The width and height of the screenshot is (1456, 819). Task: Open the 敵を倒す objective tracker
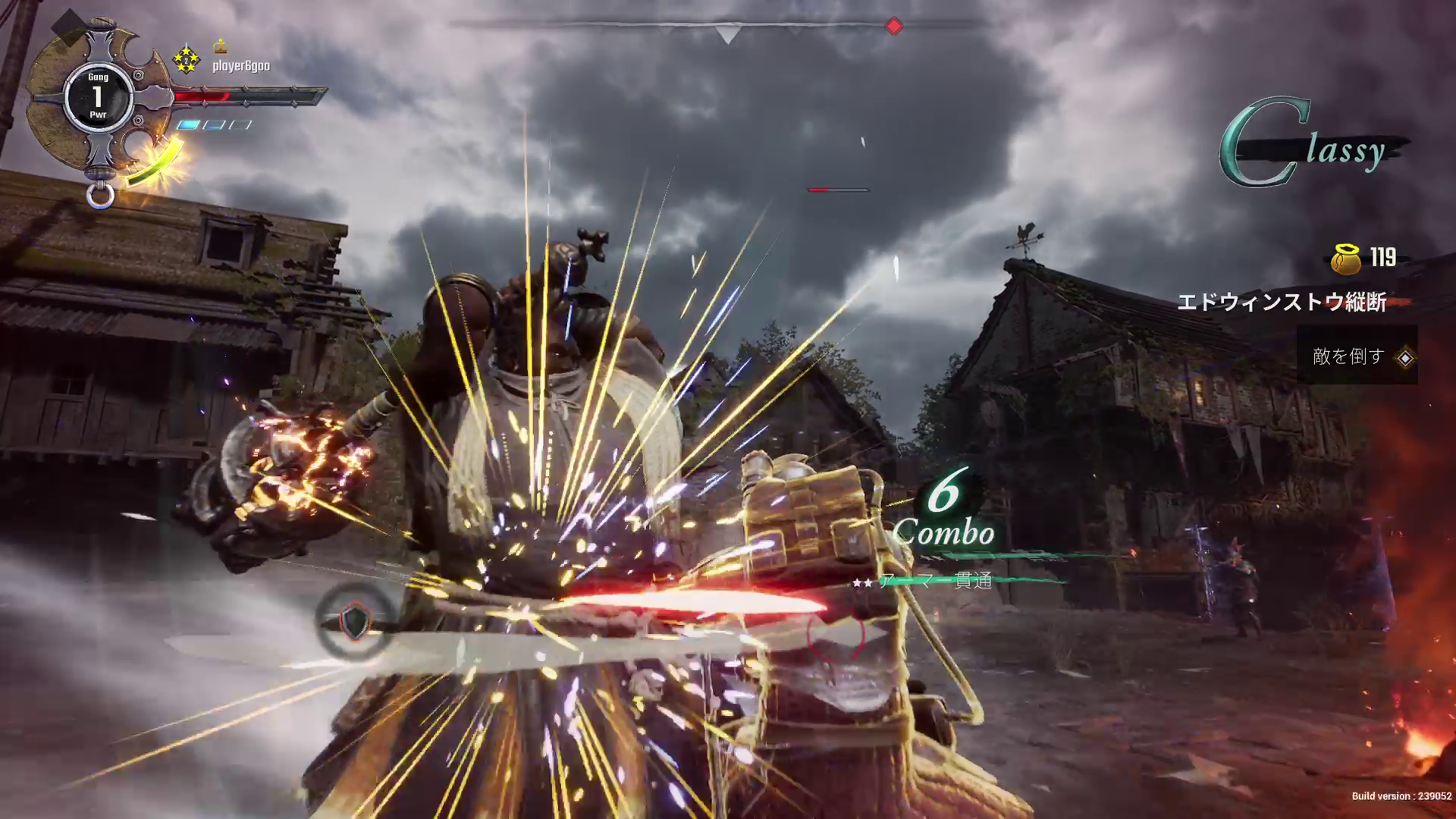(1357, 356)
